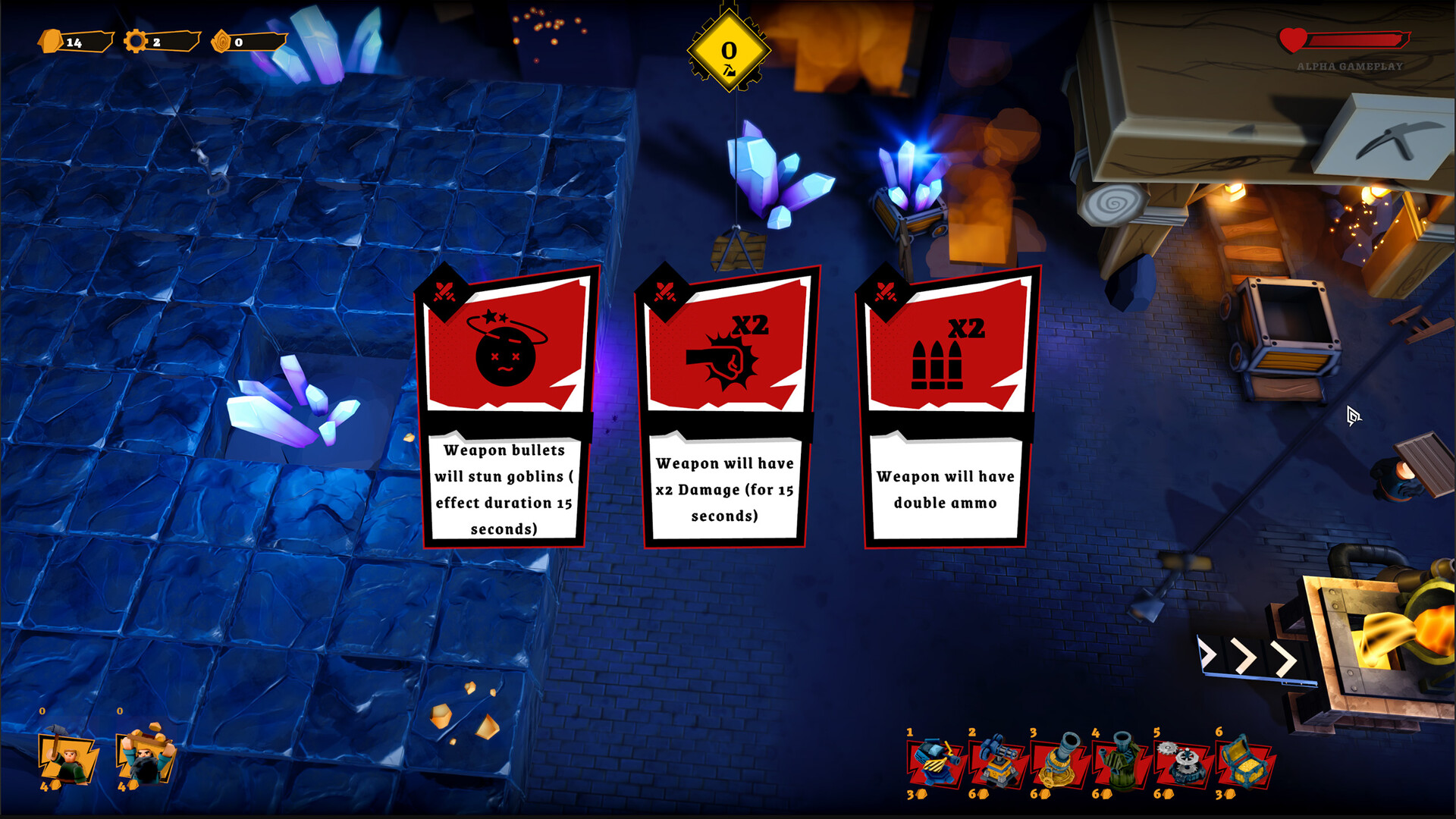The image size is (1456, 819).
Task: Click the crossed swords badge on the stun card
Action: (443, 290)
